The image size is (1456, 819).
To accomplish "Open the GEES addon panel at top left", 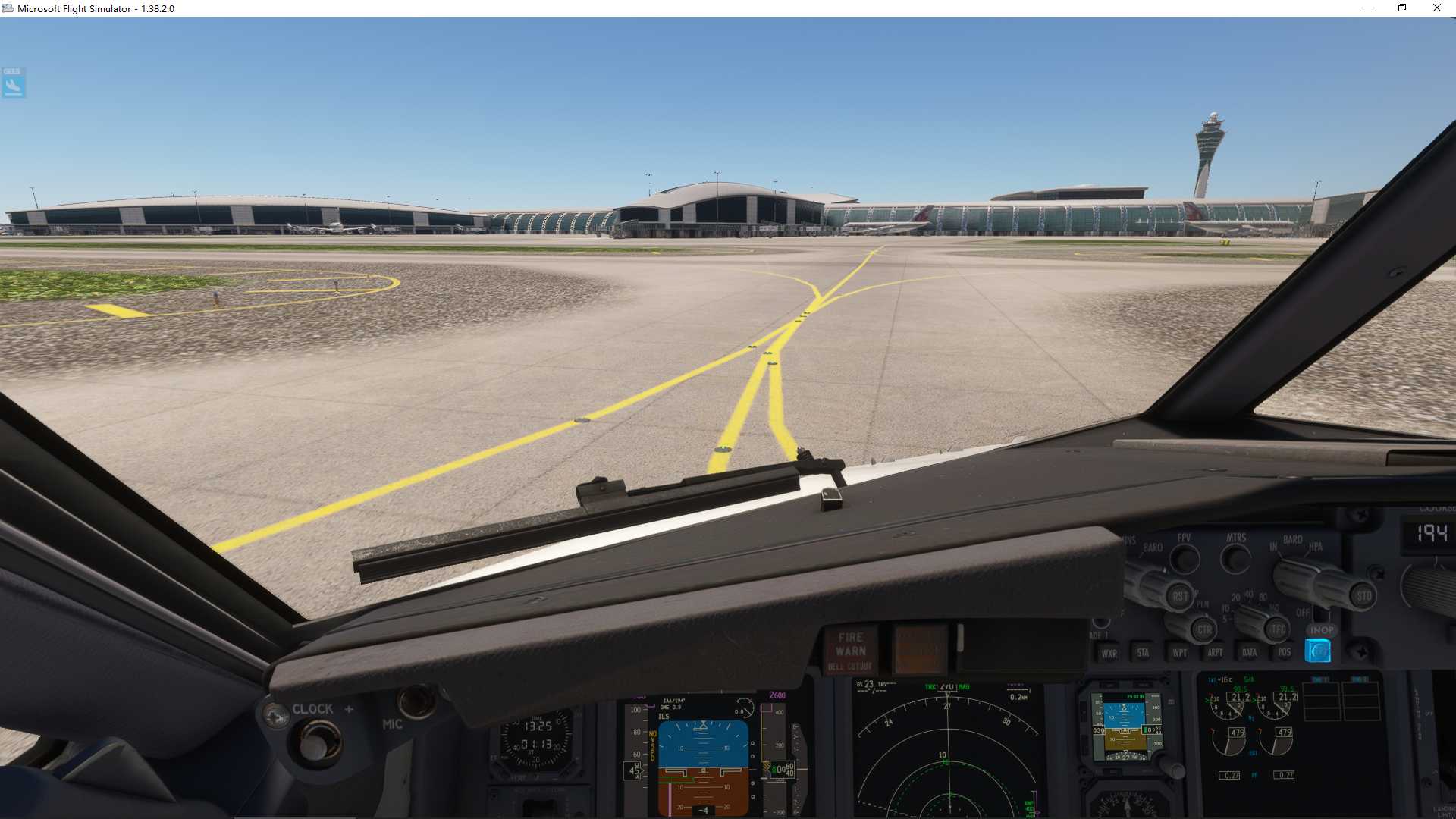I will pos(11,83).
